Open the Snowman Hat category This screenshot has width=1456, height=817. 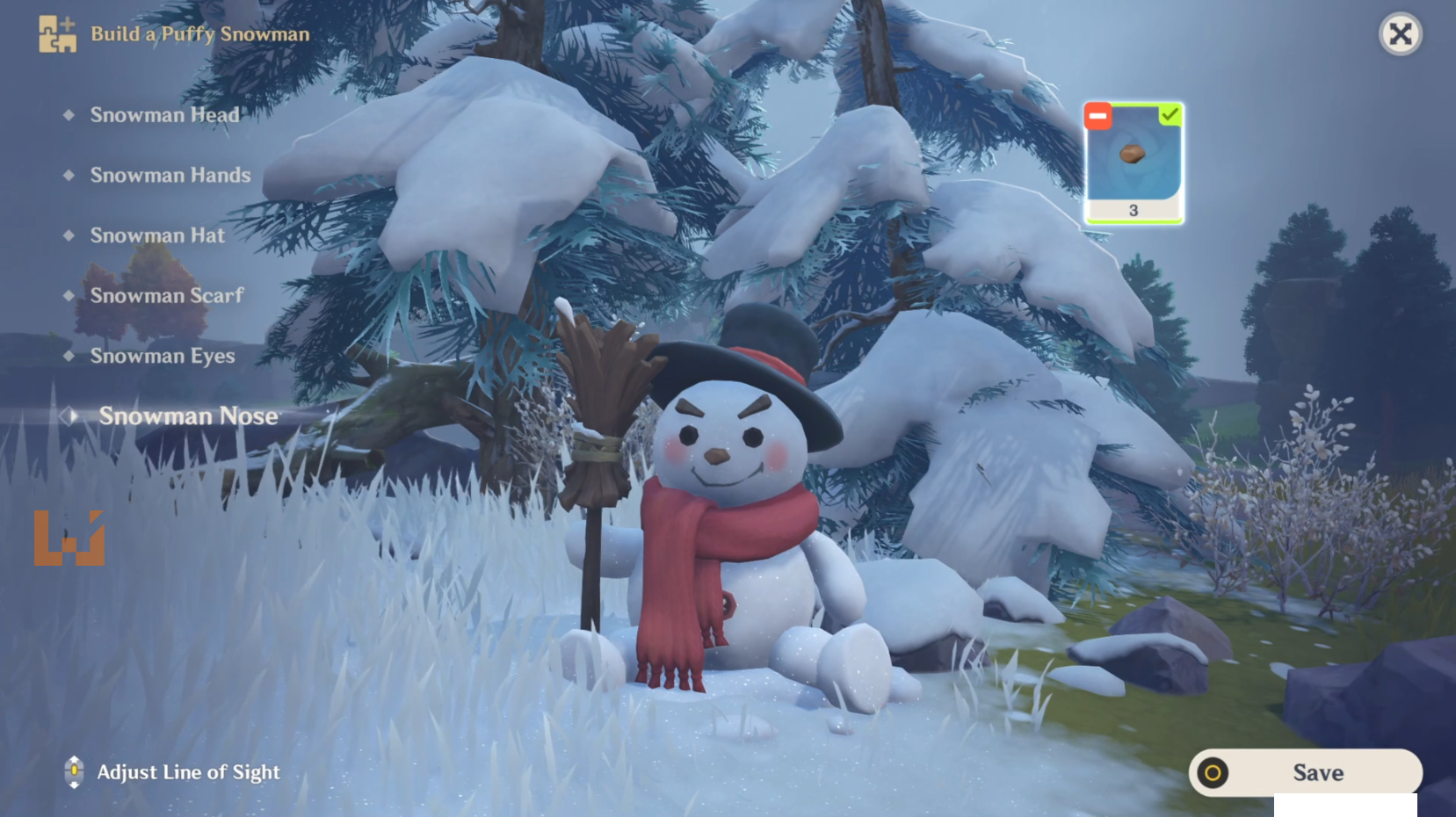(x=157, y=235)
